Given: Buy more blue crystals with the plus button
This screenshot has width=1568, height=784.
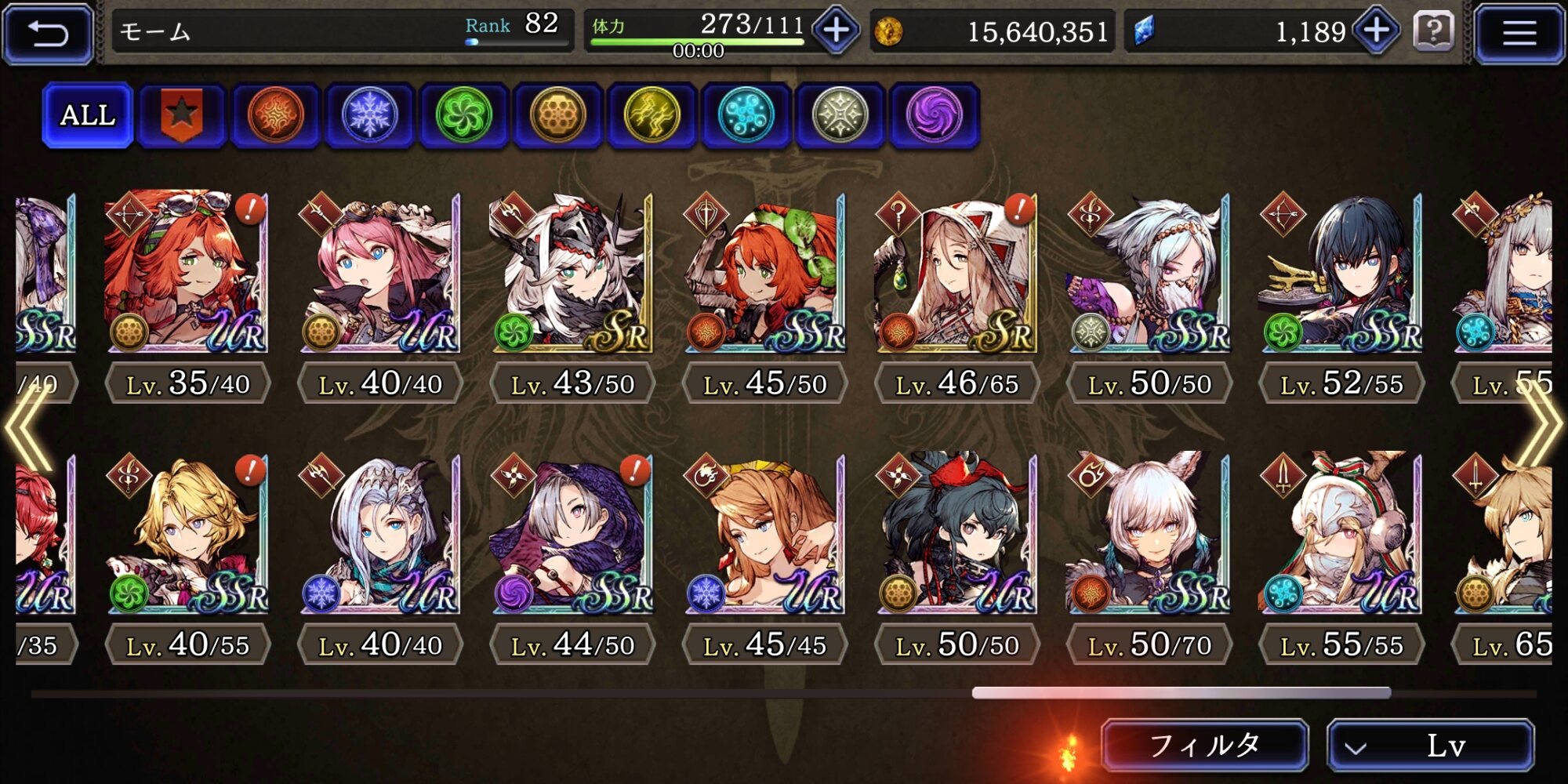Looking at the screenshot, I should 1377,31.
